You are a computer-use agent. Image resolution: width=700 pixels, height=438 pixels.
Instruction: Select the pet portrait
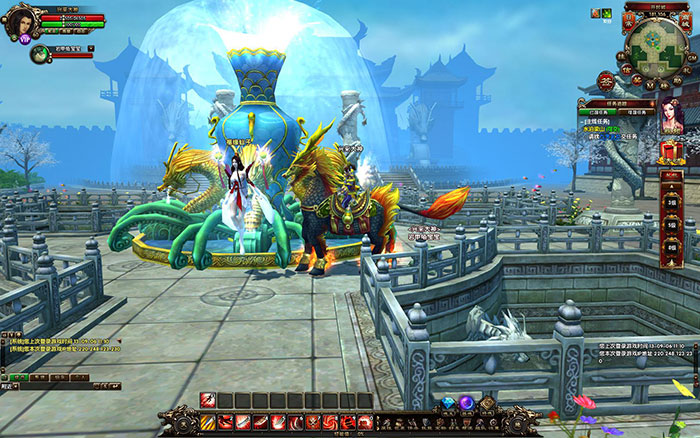coord(38,53)
